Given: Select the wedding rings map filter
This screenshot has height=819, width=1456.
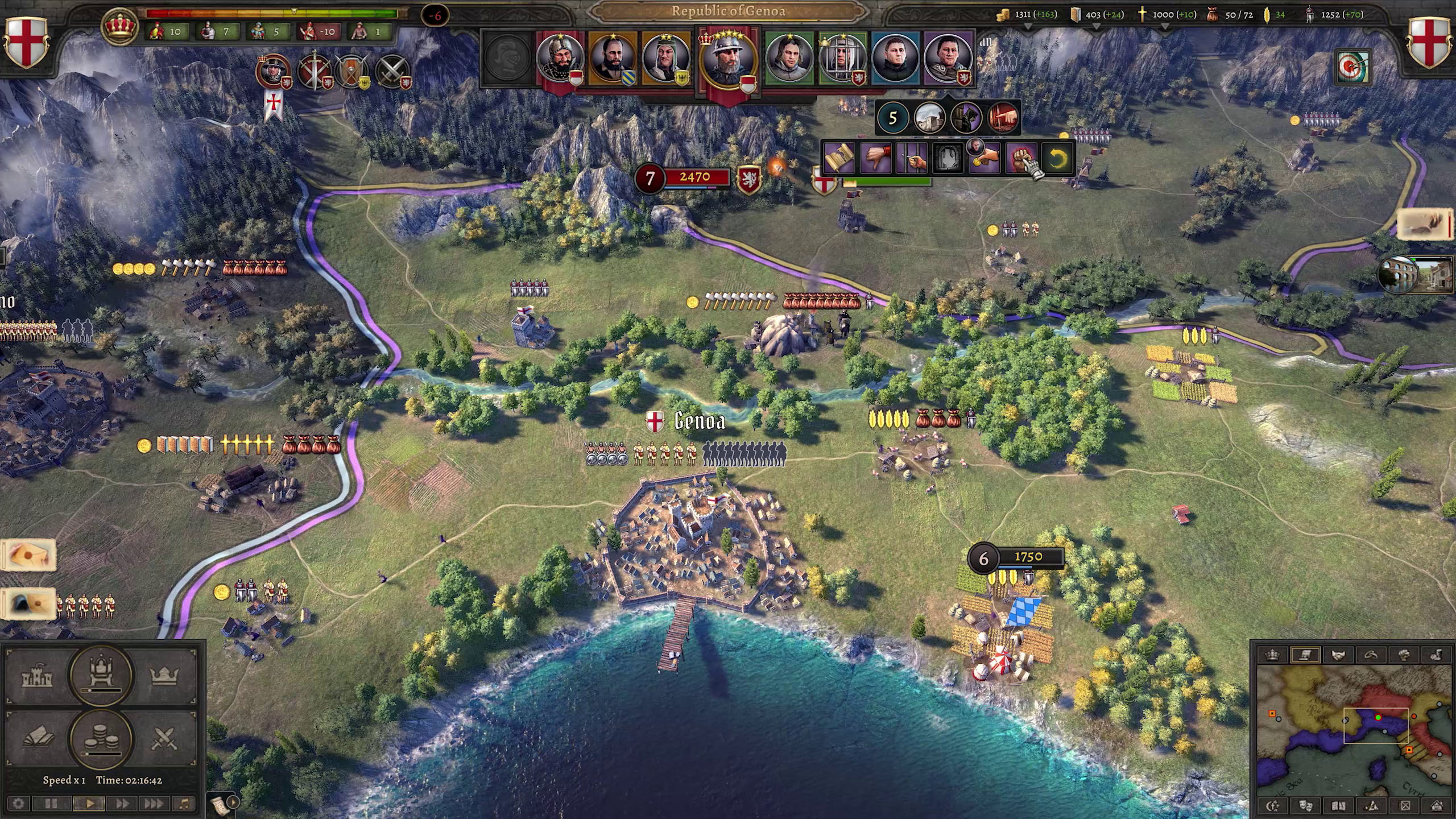Looking at the screenshot, I should point(1371,655).
